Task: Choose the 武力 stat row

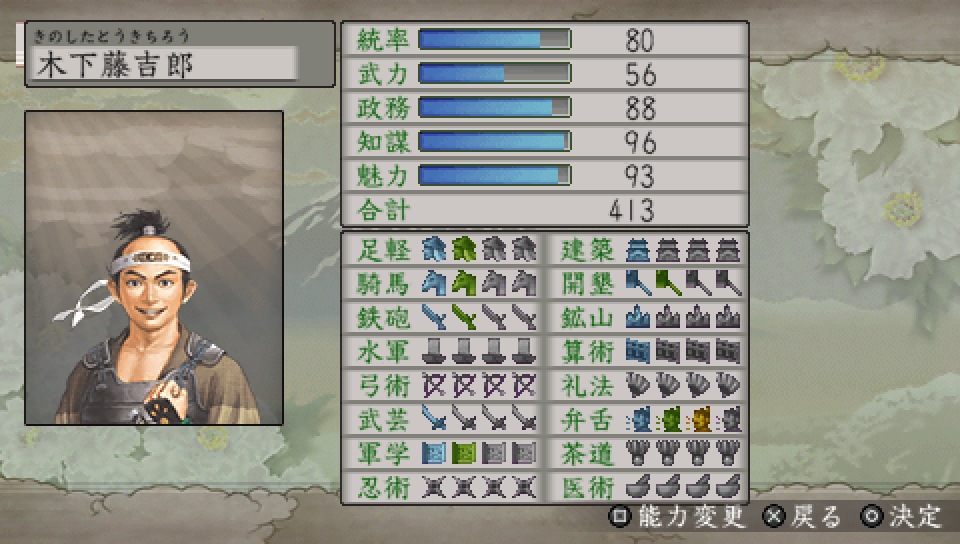Action: click(544, 74)
